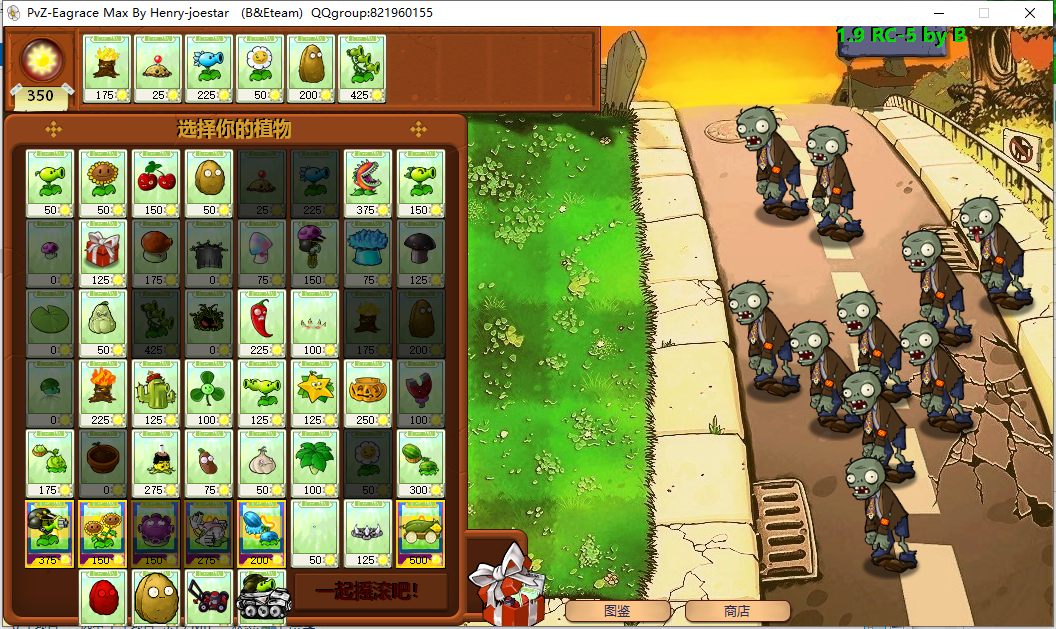The height and width of the screenshot is (629, 1056).
Task: Choose the red gift box seed card
Action: [103, 253]
